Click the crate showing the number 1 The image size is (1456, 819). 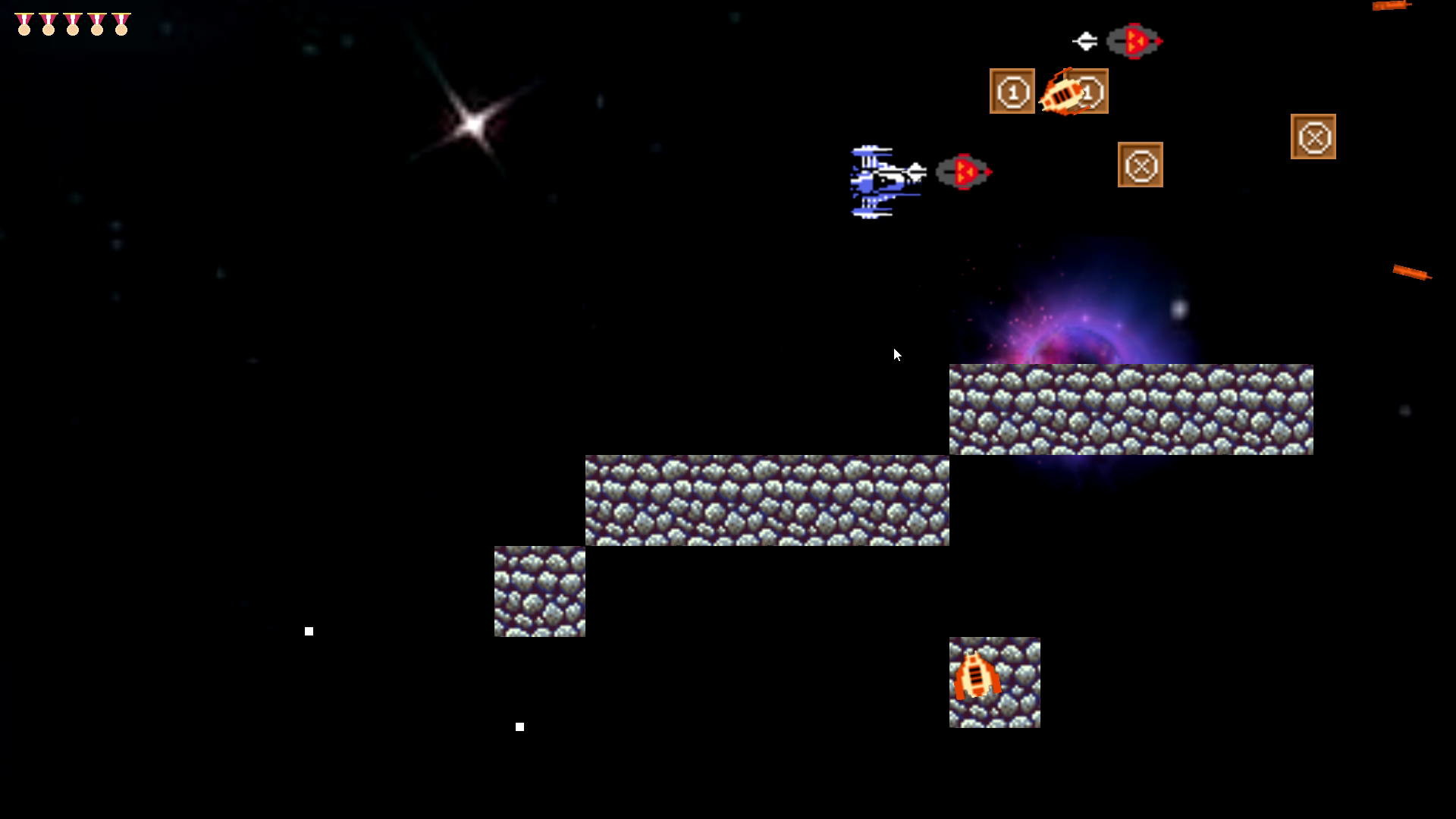[1012, 91]
